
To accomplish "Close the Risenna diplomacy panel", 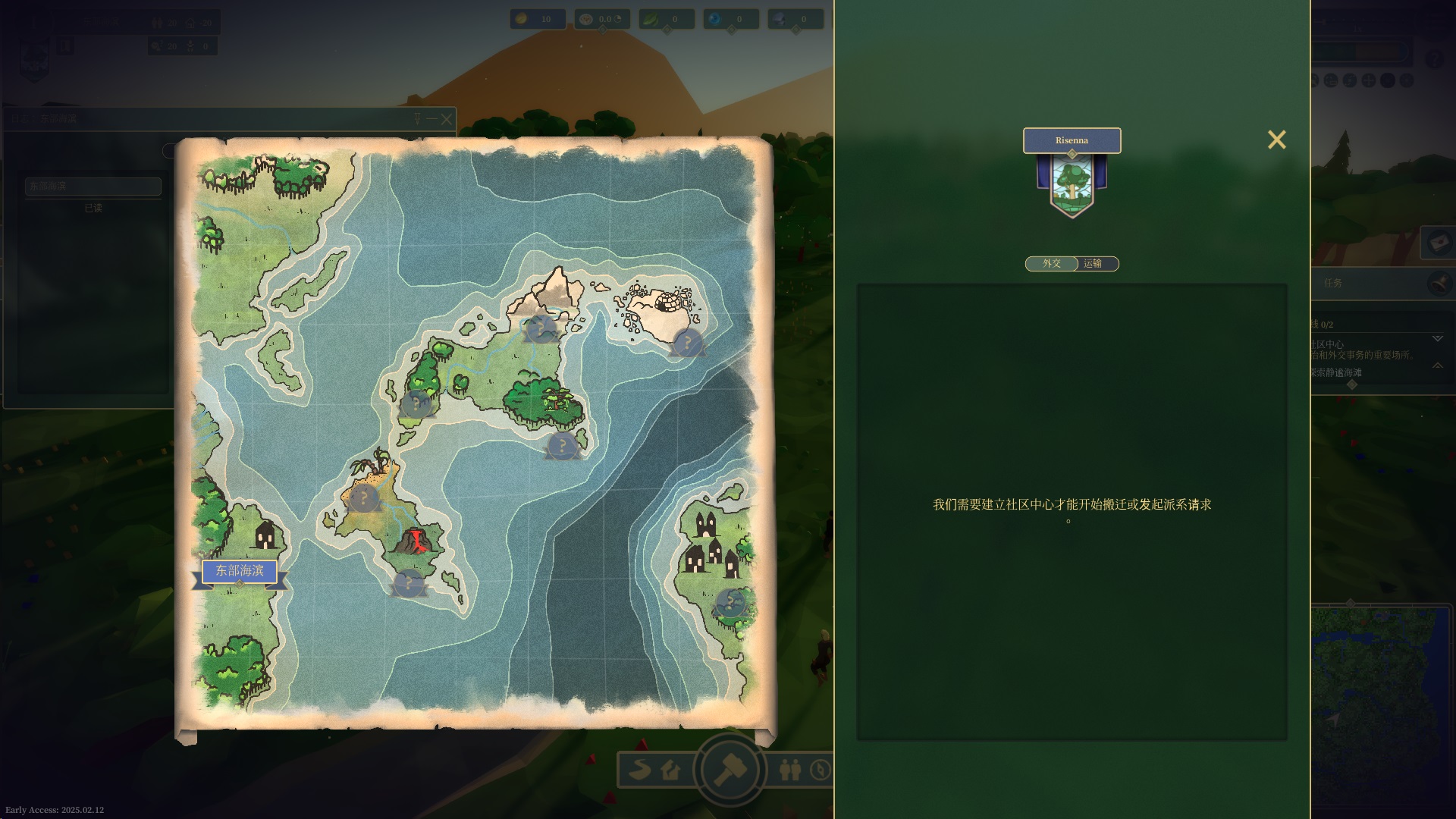I will click(1276, 140).
